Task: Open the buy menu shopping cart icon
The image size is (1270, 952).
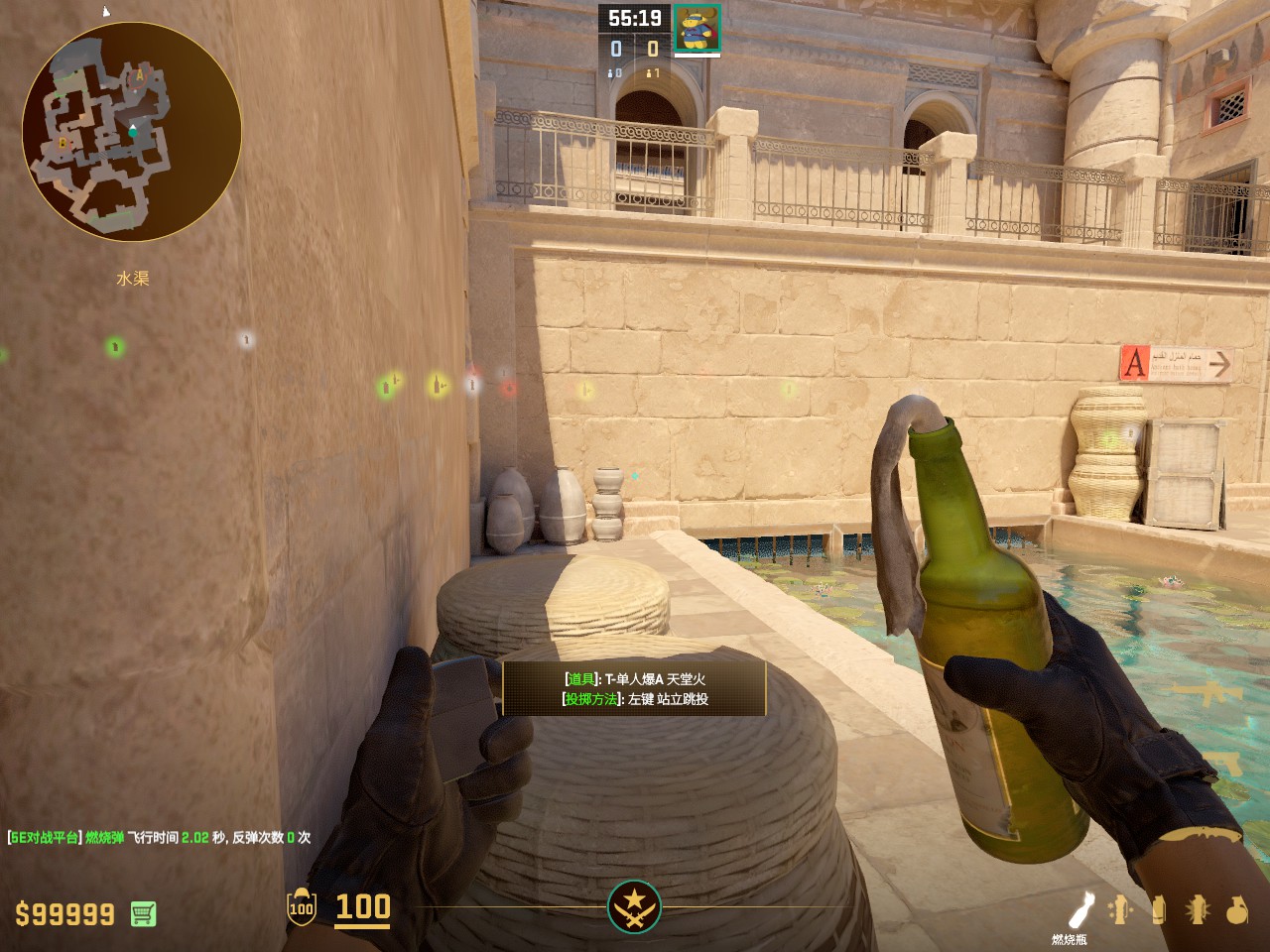Action: 143,913
